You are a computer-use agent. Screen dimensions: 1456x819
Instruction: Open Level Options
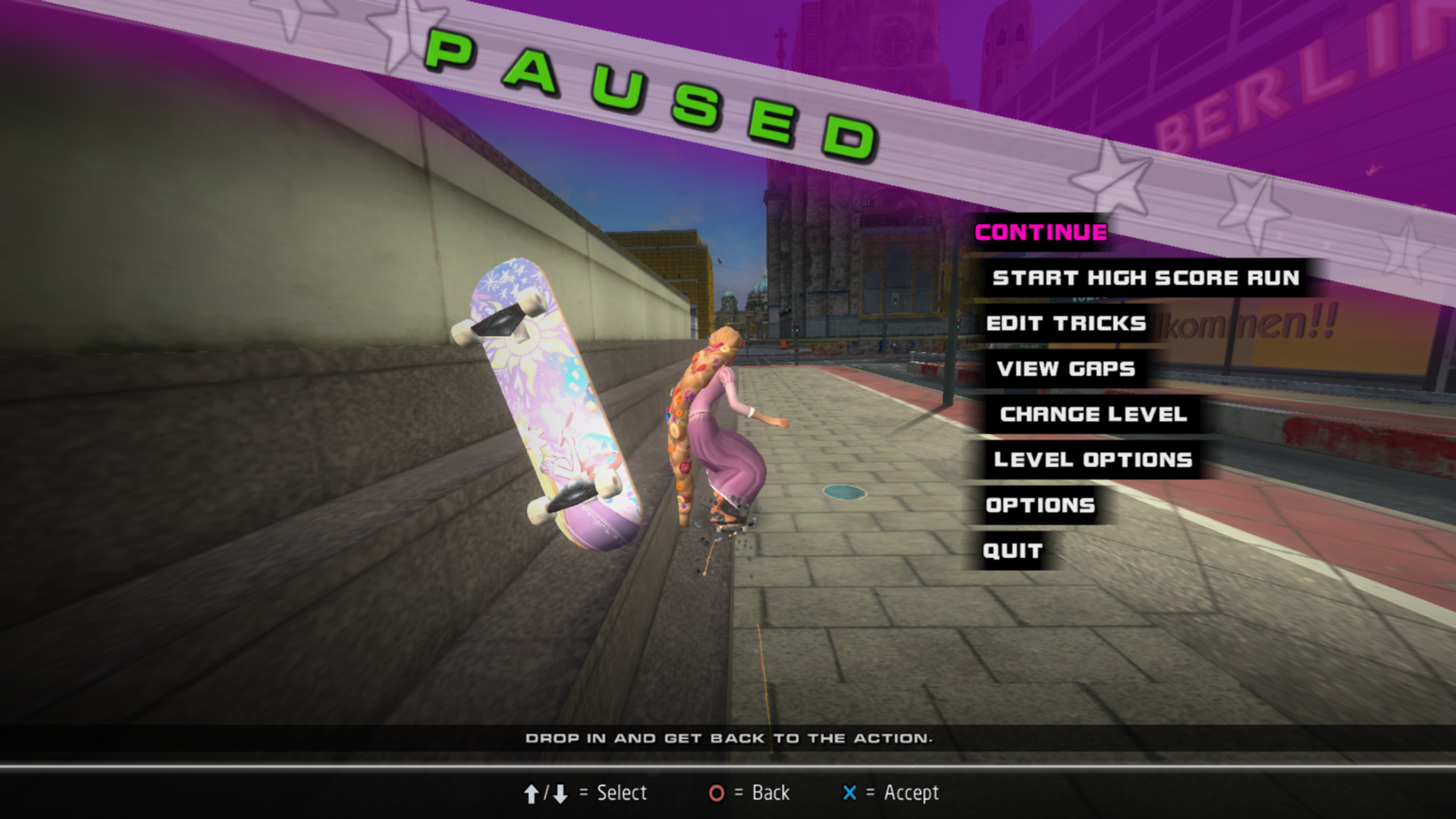(x=1093, y=460)
